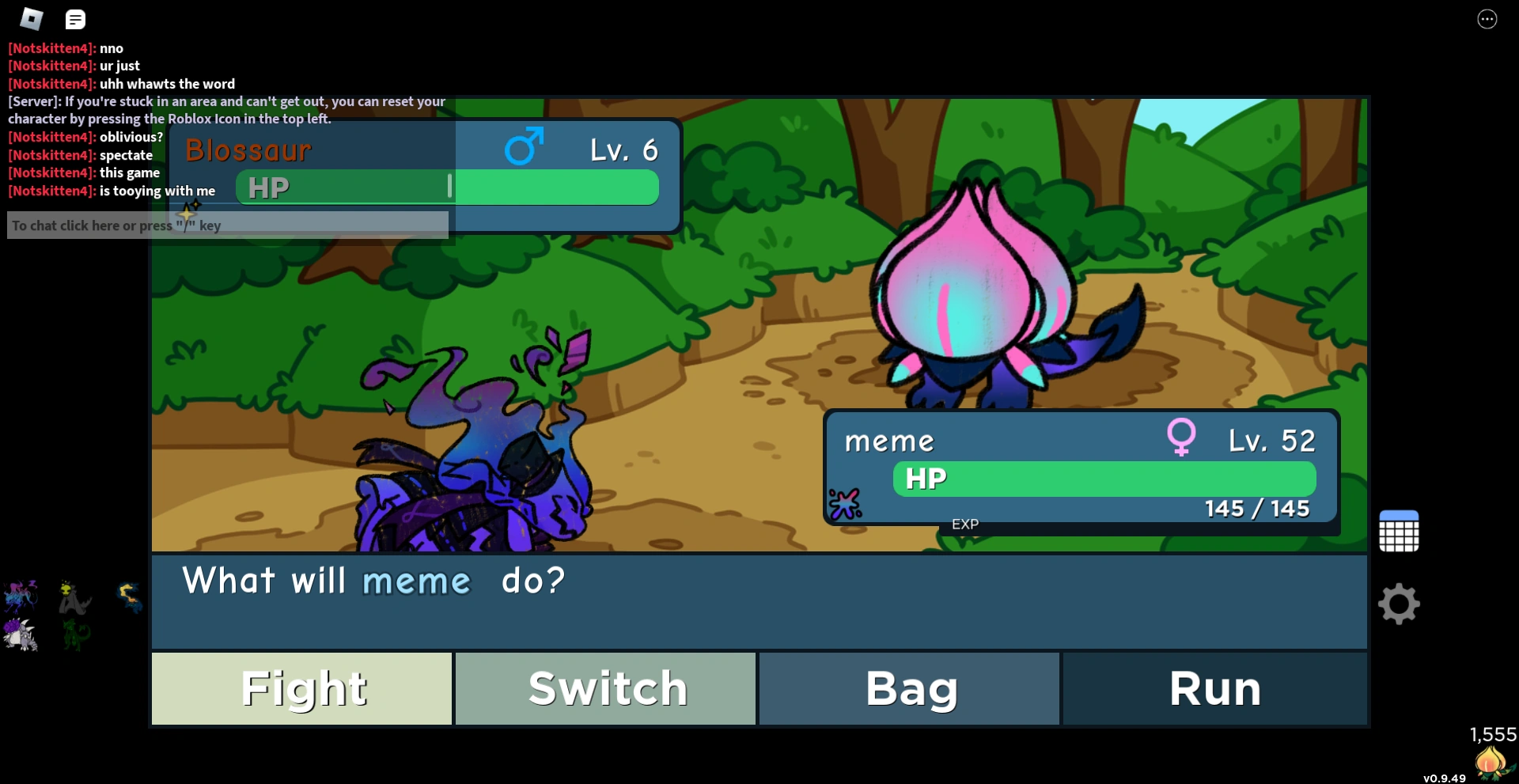This screenshot has width=1519, height=784.
Task: Open the Roblox menu icon top-left
Action: click(30, 19)
